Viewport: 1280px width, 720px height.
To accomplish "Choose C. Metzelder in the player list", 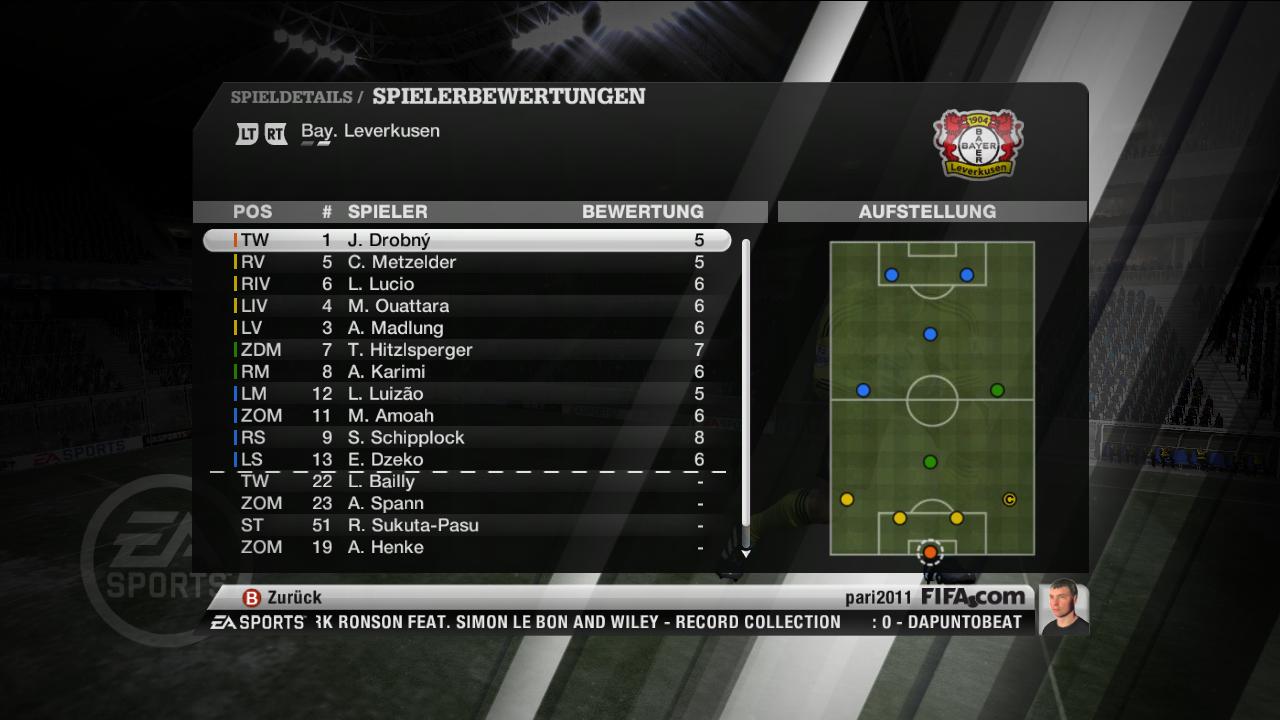I will click(466, 263).
